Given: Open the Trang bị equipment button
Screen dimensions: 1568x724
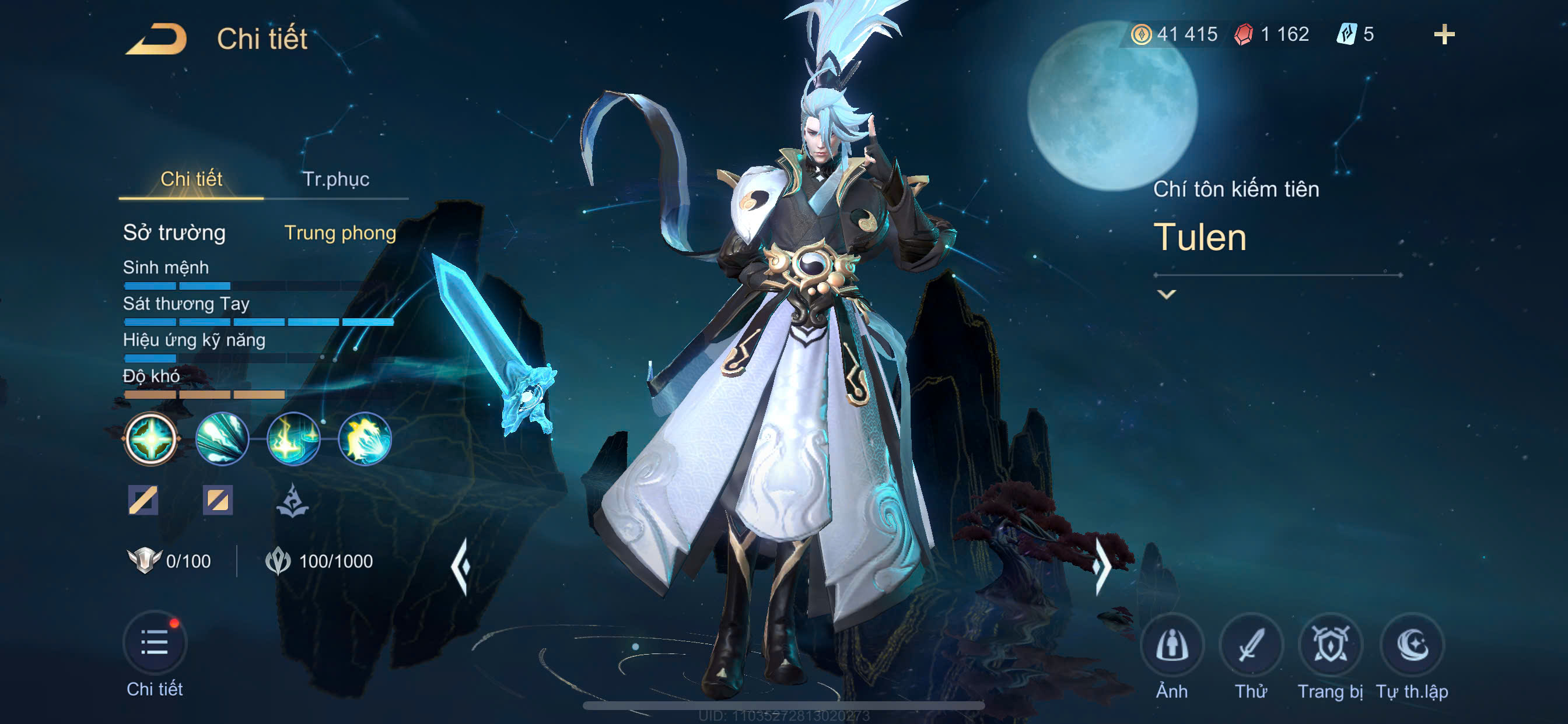Looking at the screenshot, I should click(1330, 645).
